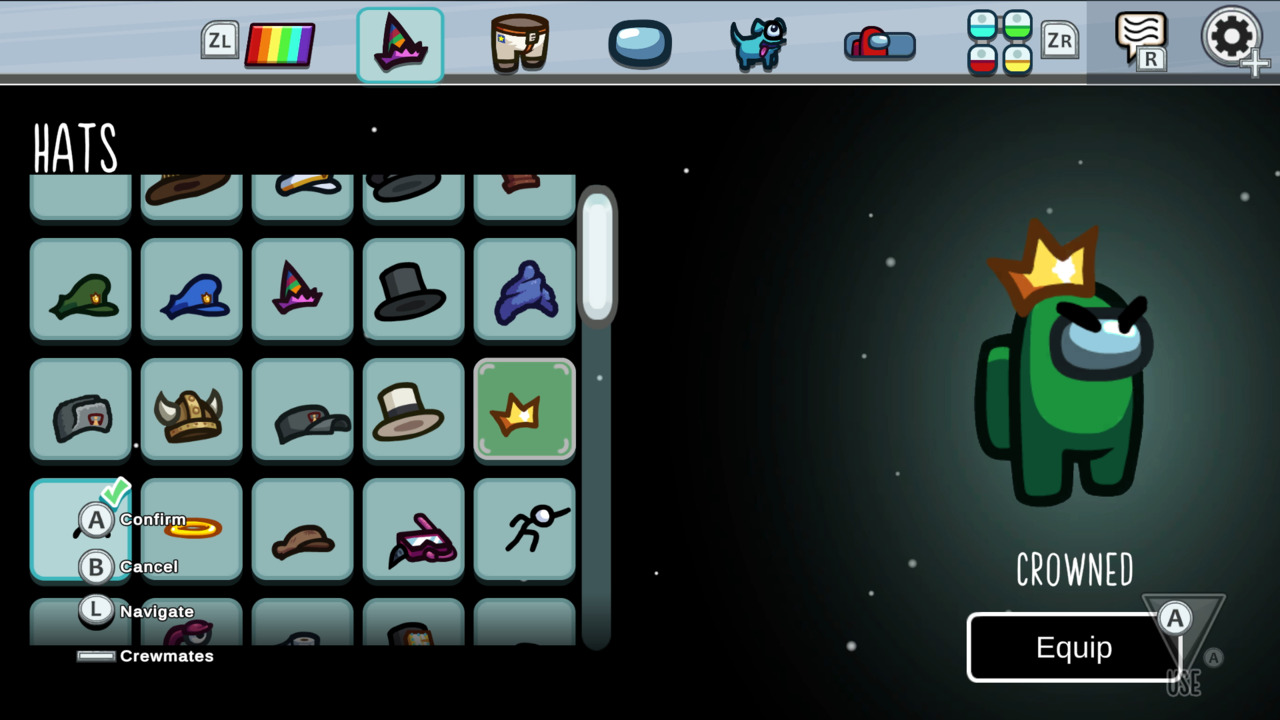Viewport: 1280px width, 720px height.
Task: Pick the green military cap
Action: coord(80,290)
